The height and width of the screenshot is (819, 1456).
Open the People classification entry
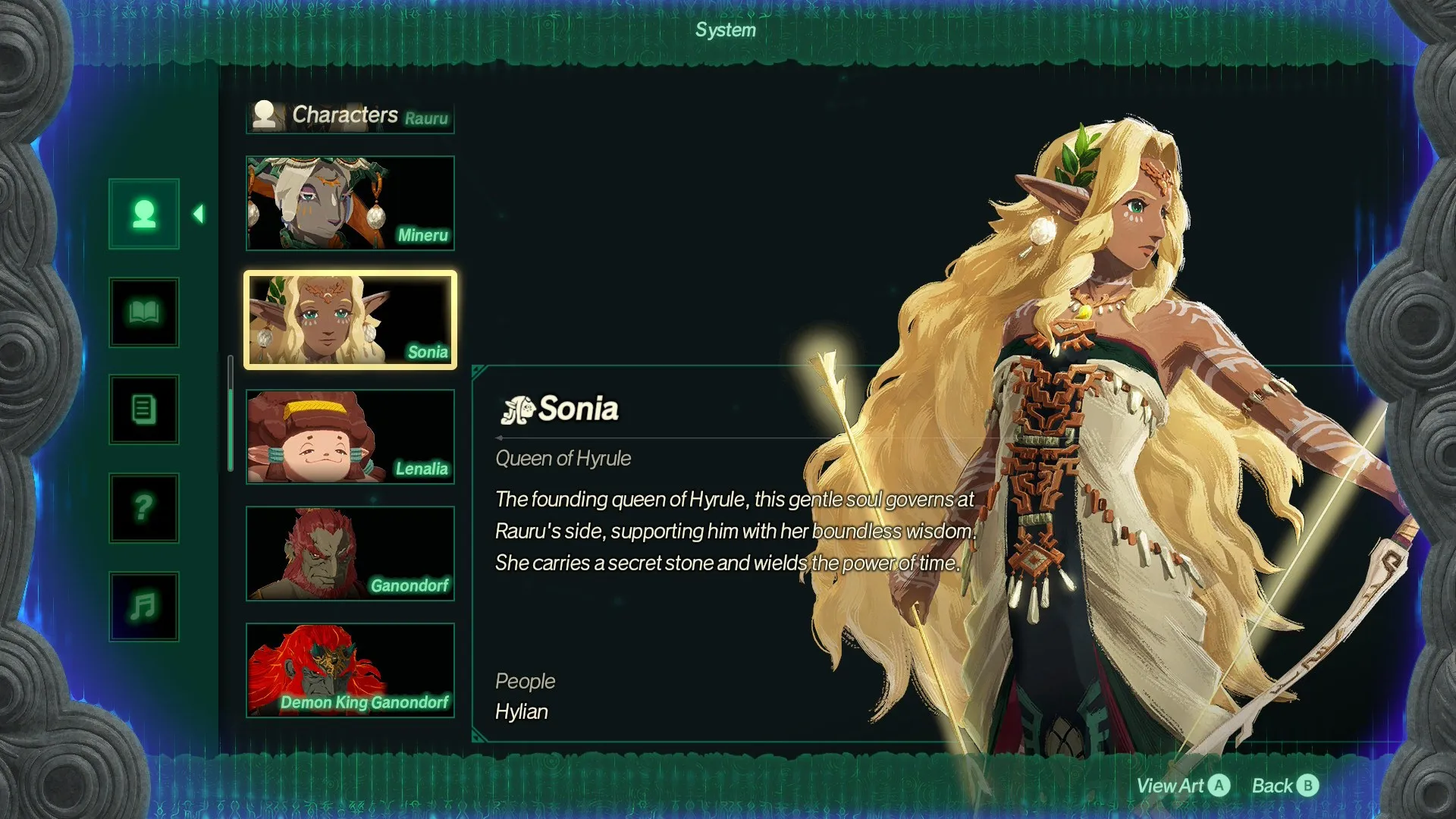[x=526, y=681]
